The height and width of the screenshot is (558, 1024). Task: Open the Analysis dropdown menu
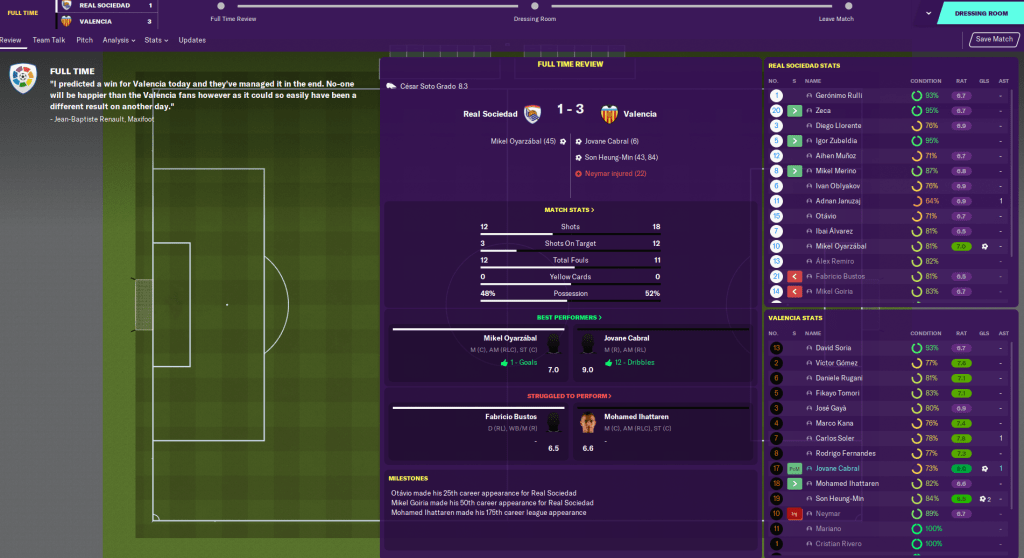pos(119,40)
